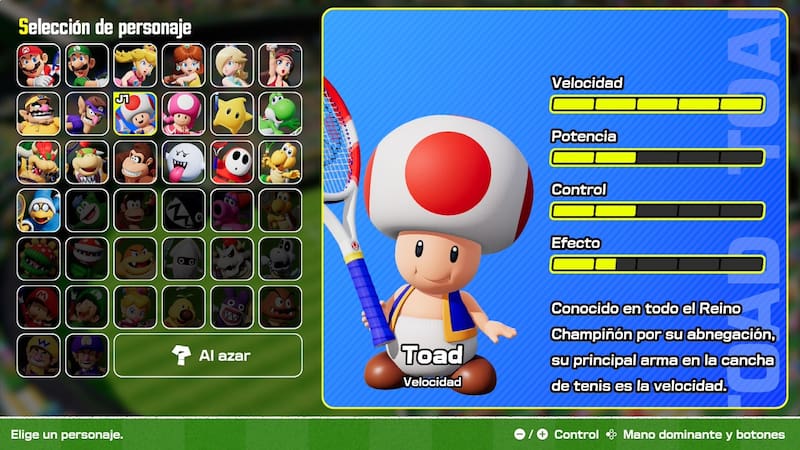Screen dimensions: 800x450
Task: Pick Donkey Kong's portrait
Action: click(x=135, y=162)
